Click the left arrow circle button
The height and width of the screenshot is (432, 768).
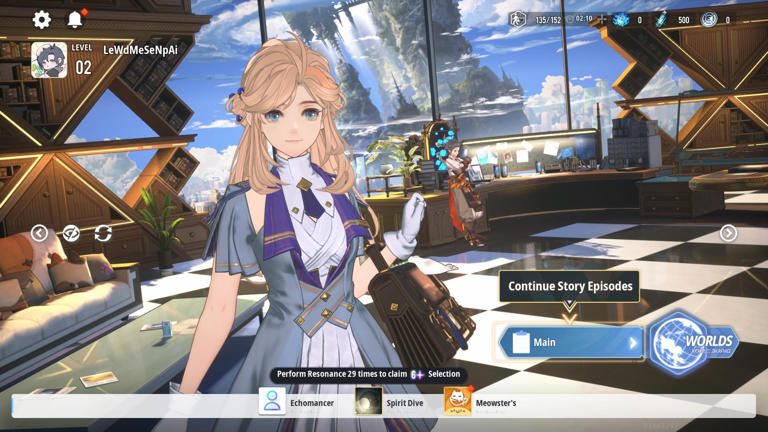[39, 233]
